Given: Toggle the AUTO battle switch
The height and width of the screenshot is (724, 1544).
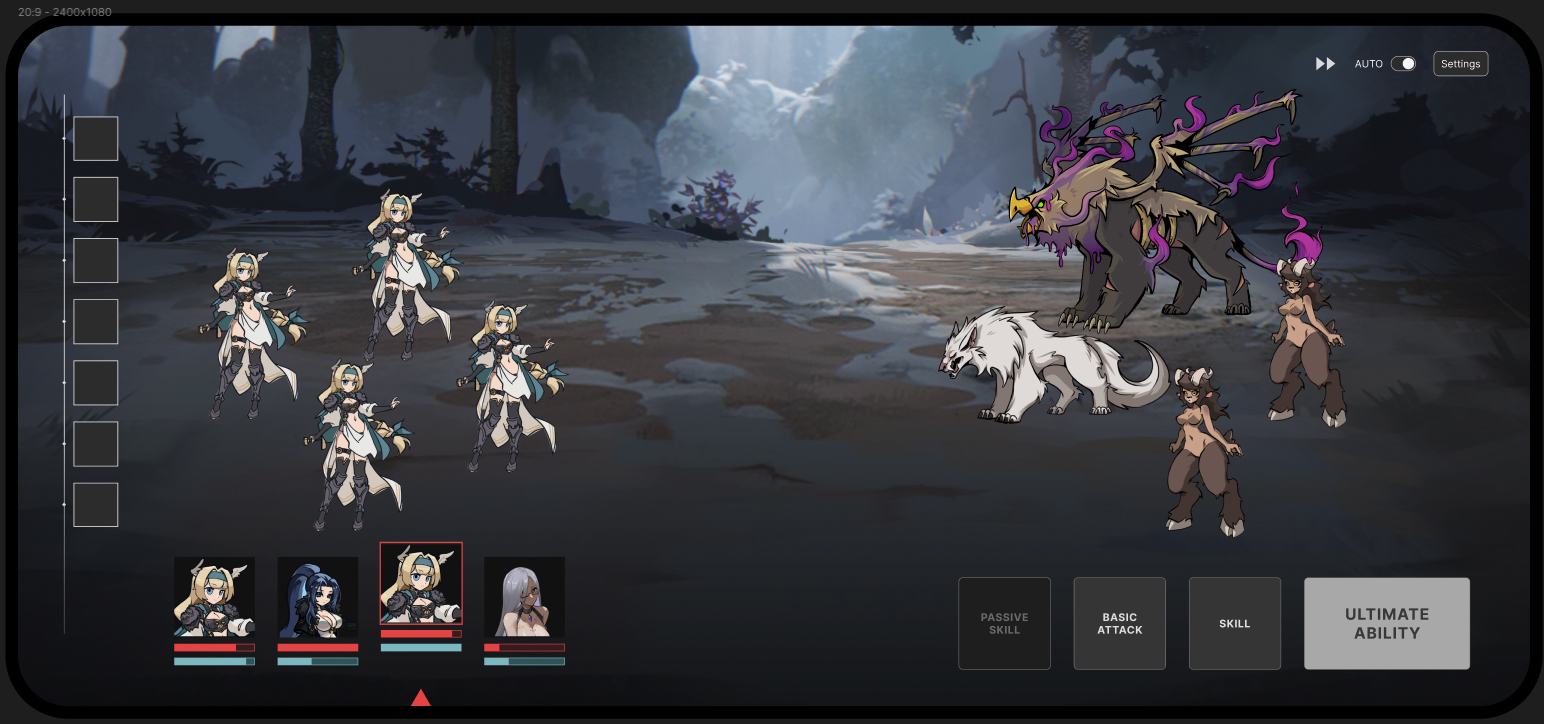Looking at the screenshot, I should pos(1403,64).
